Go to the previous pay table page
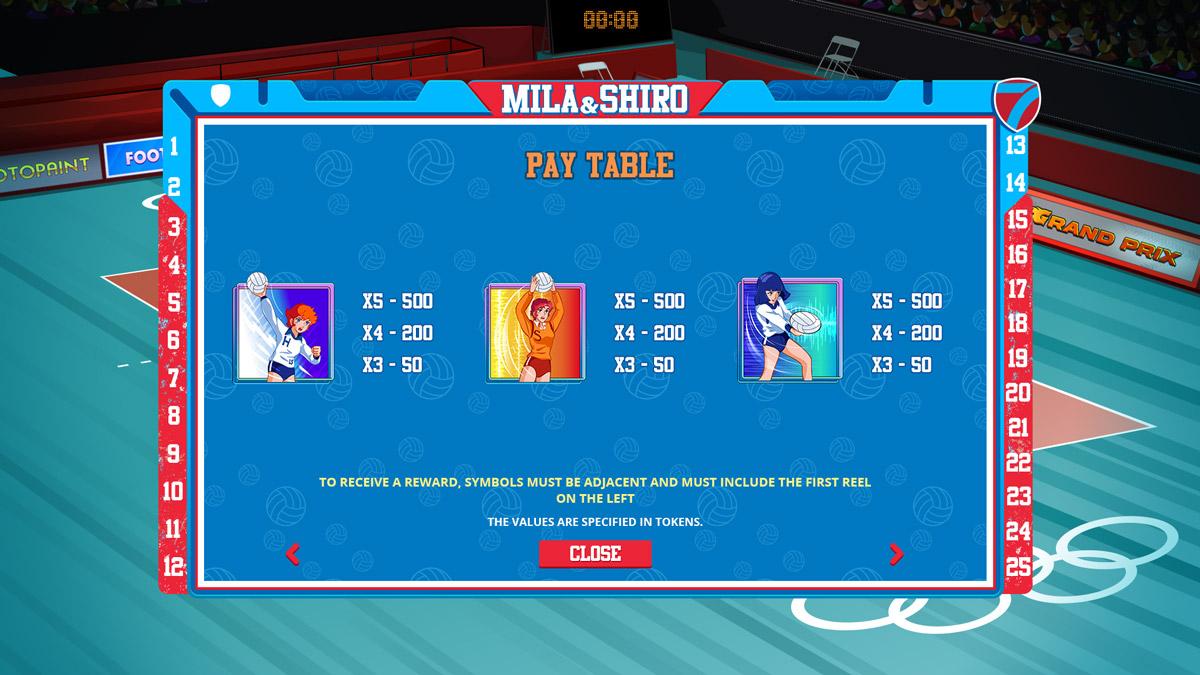The height and width of the screenshot is (675, 1200). coord(293,554)
